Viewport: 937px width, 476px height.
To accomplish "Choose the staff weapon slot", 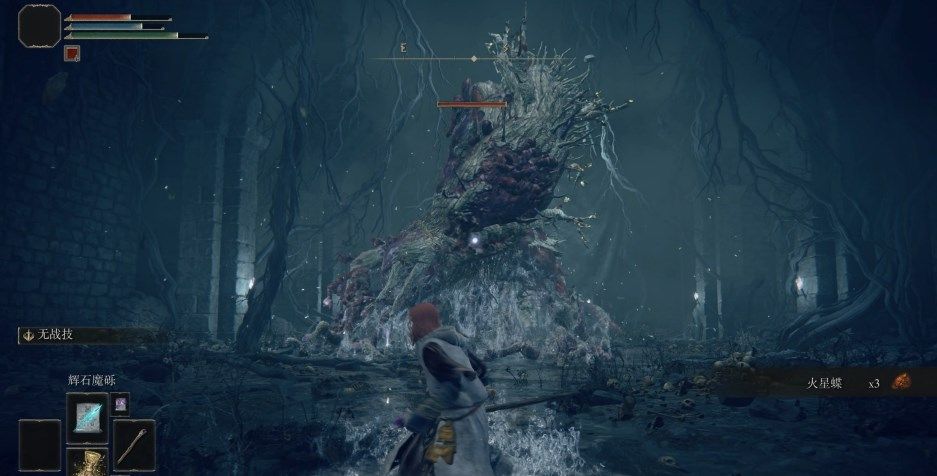I will pyautogui.click(x=133, y=441).
